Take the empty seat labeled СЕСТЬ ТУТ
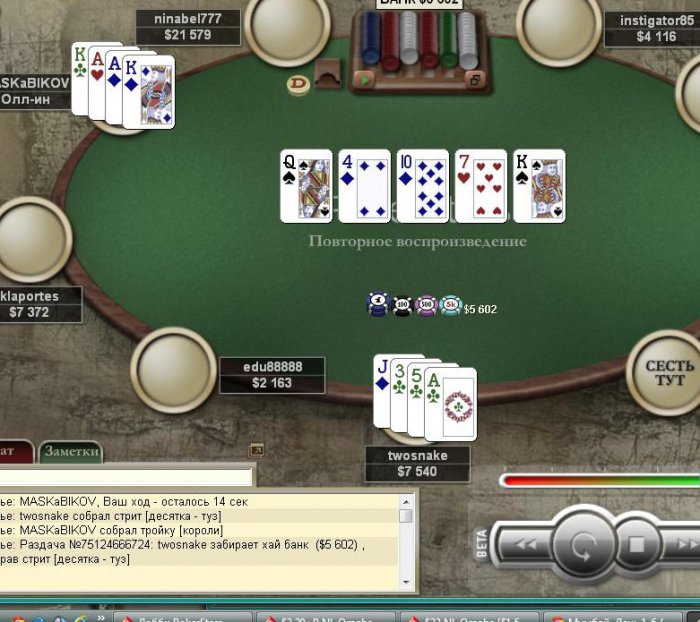This screenshot has height=622, width=700. [x=669, y=372]
